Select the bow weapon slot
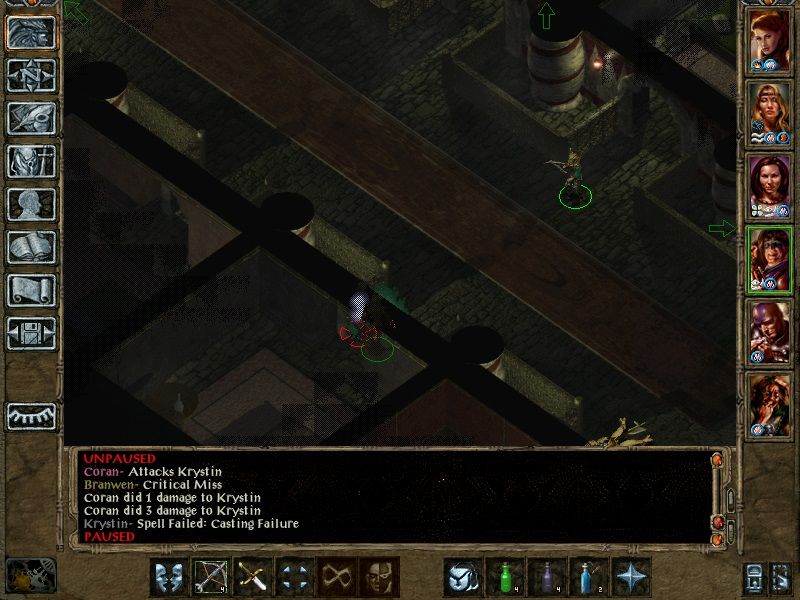Image resolution: width=800 pixels, height=600 pixels. (211, 577)
